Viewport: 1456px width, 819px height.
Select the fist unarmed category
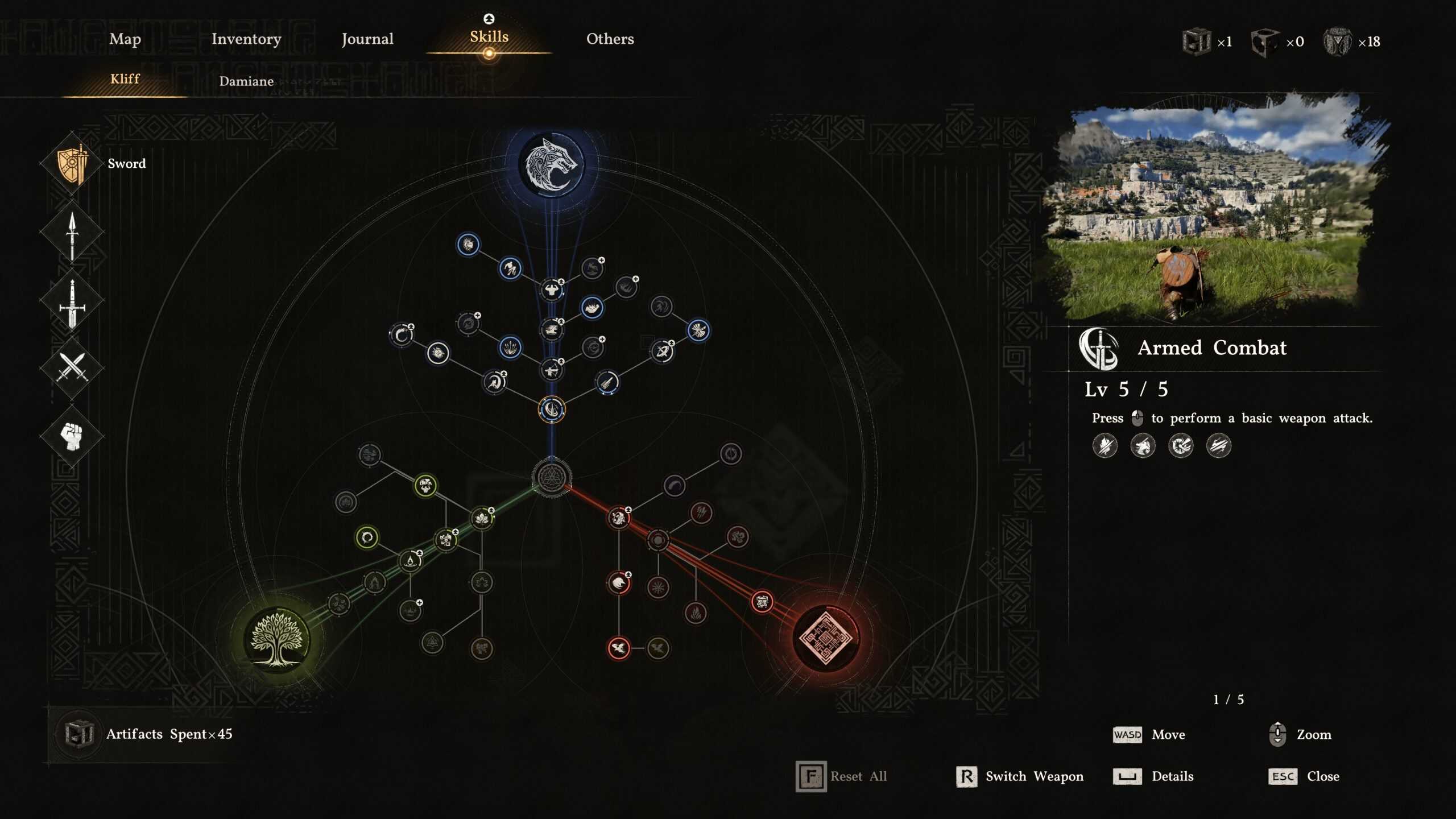pyautogui.click(x=72, y=436)
